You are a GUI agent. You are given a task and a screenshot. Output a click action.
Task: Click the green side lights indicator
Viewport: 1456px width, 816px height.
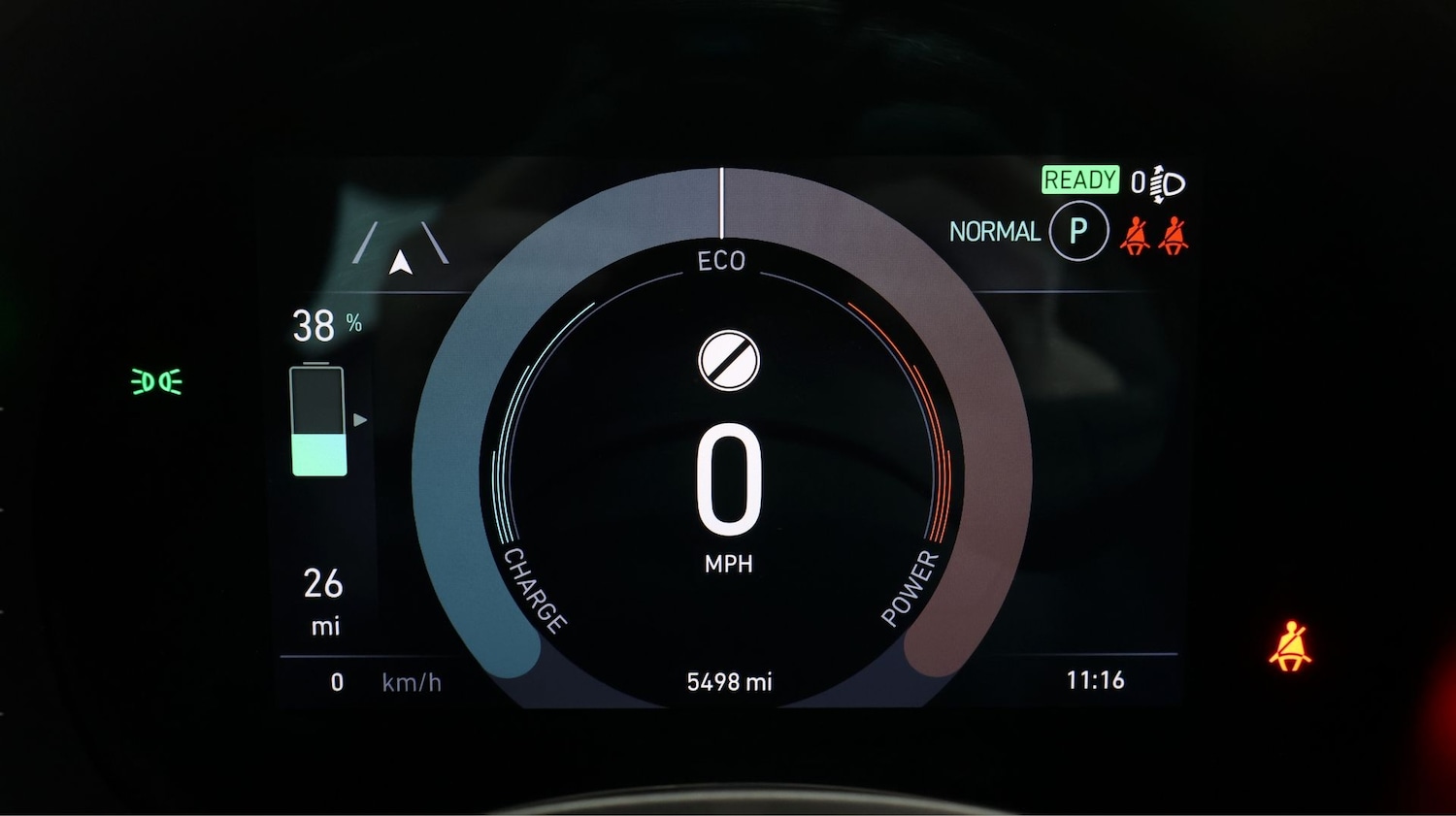pyautogui.click(x=156, y=381)
